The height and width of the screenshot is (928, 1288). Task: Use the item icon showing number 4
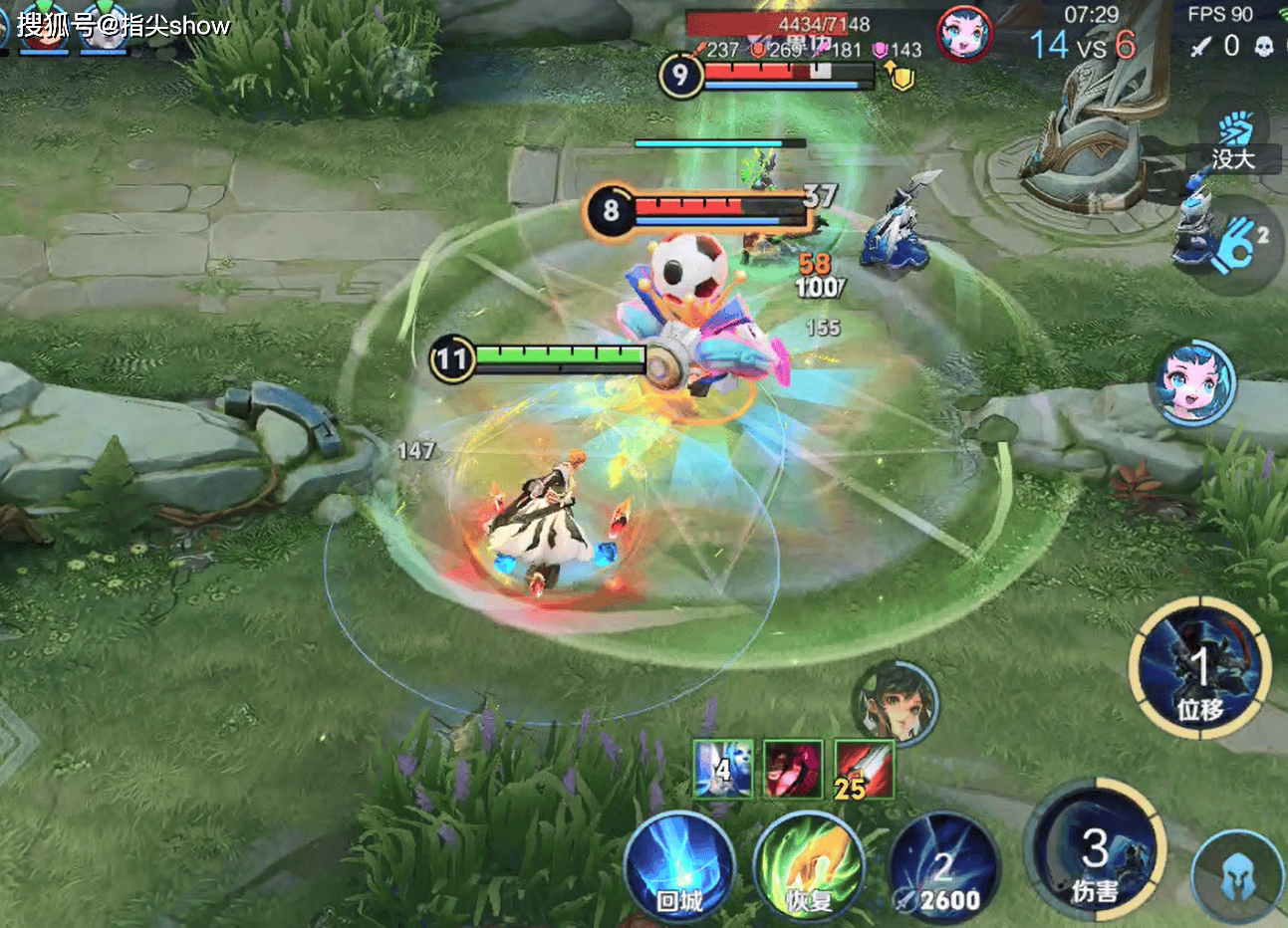pos(723,769)
